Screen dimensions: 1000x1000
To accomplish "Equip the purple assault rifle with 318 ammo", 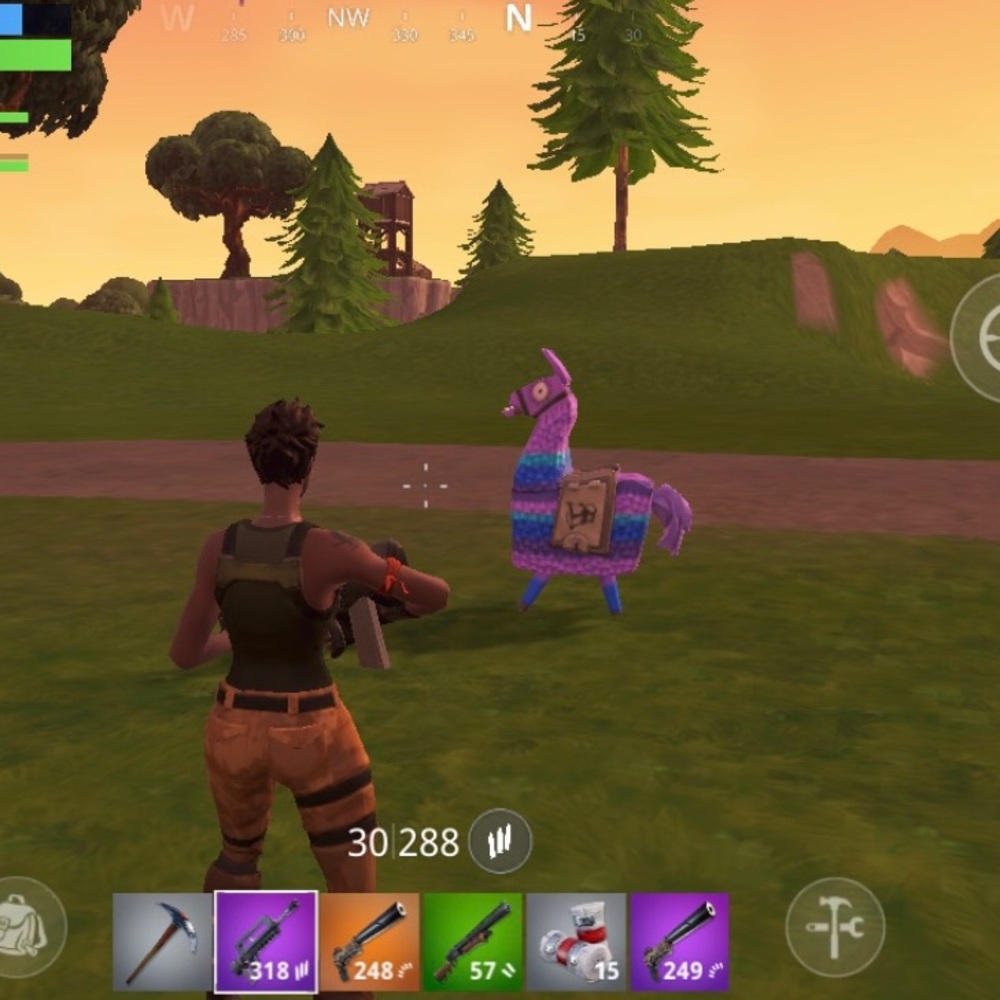I will coord(266,942).
